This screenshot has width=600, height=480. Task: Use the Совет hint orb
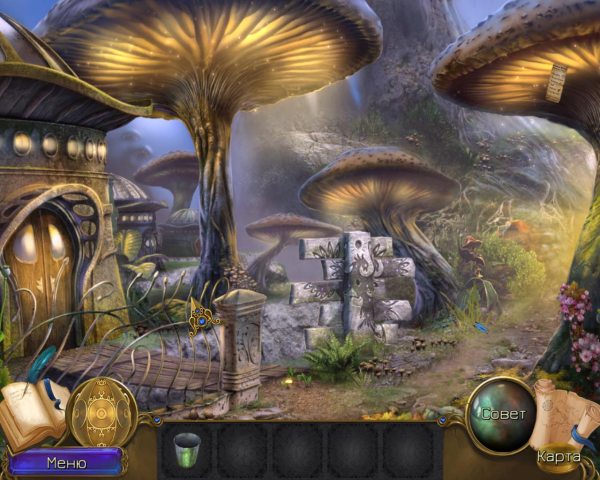click(x=502, y=412)
